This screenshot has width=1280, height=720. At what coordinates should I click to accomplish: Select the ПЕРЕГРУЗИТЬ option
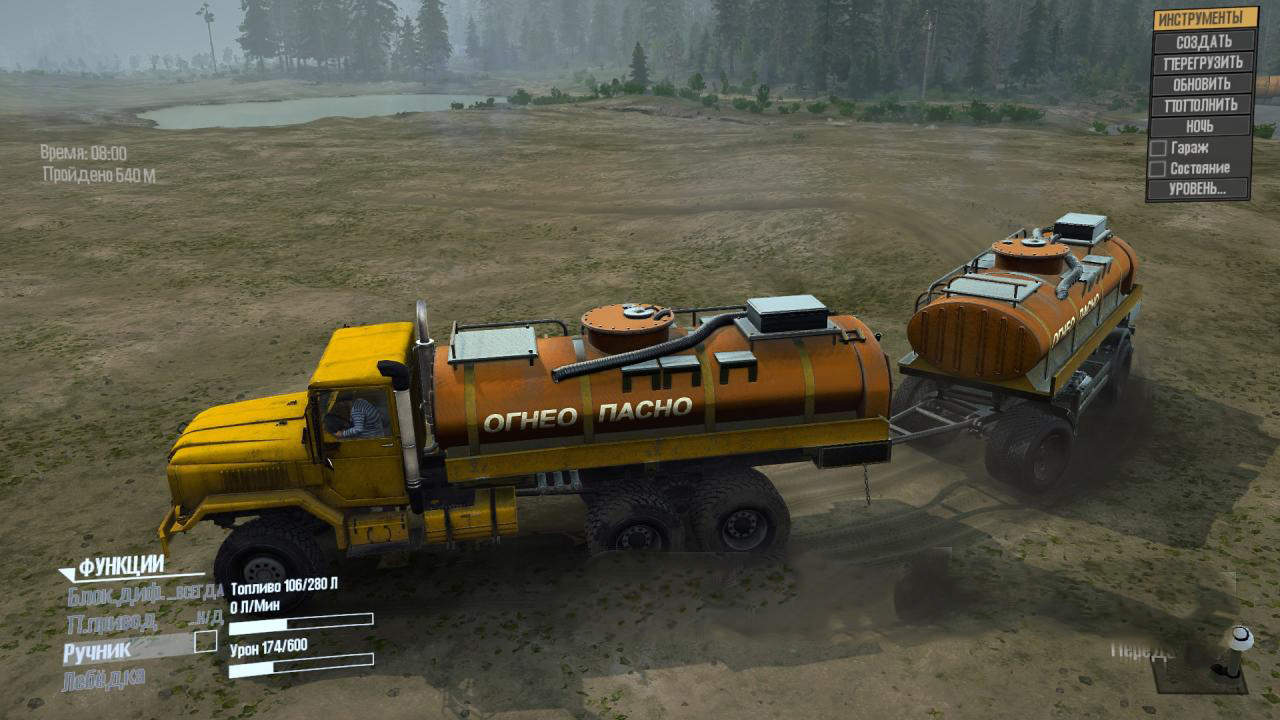tap(1203, 63)
